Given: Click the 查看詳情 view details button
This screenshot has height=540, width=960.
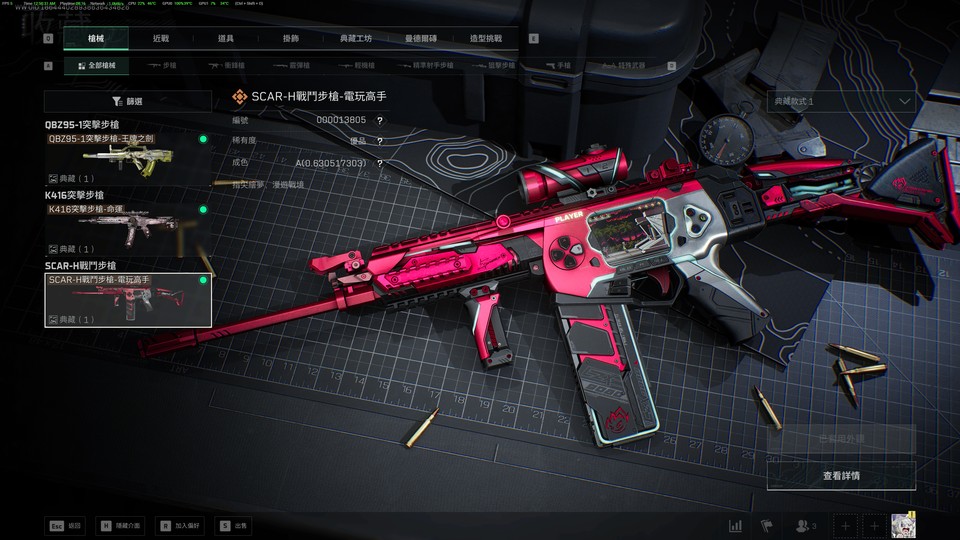Looking at the screenshot, I should click(x=841, y=476).
